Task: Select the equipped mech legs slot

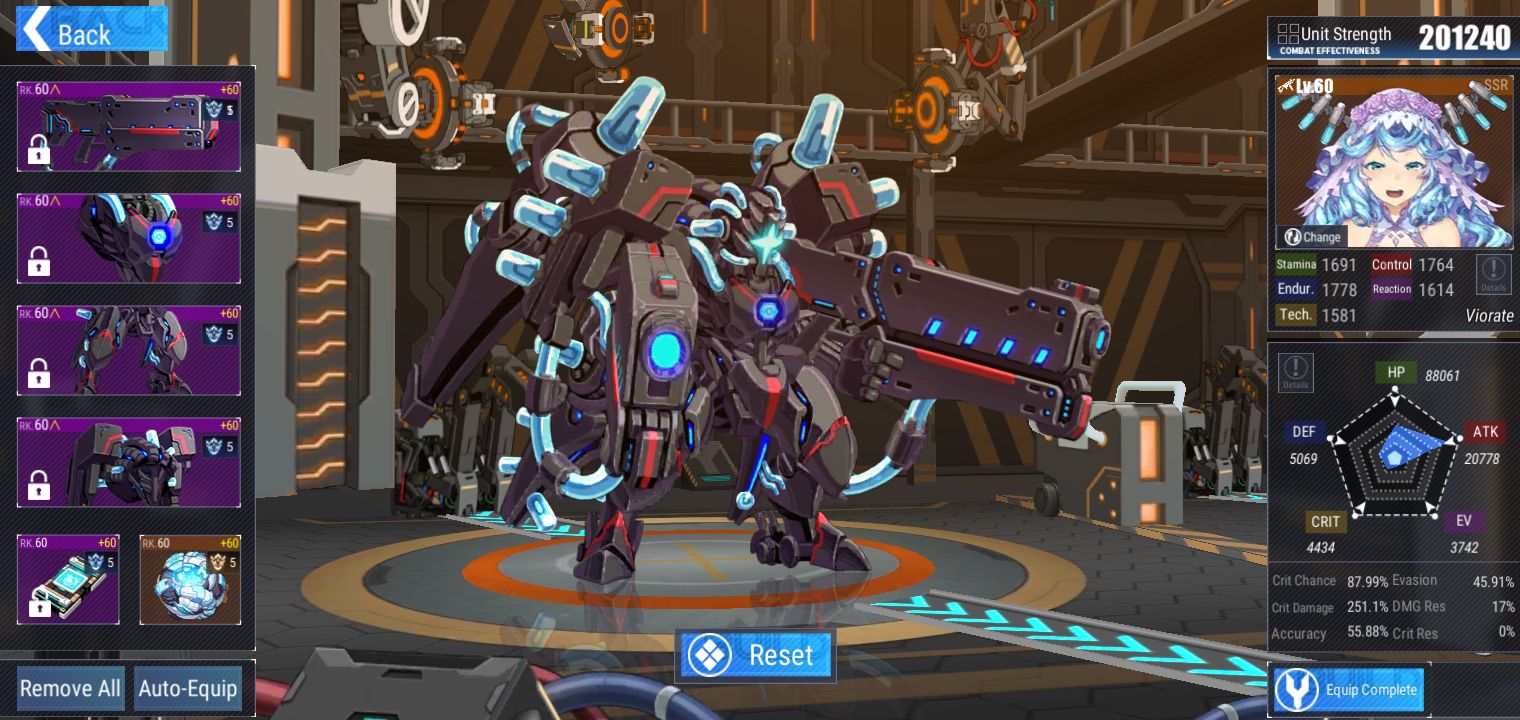Action: click(128, 350)
